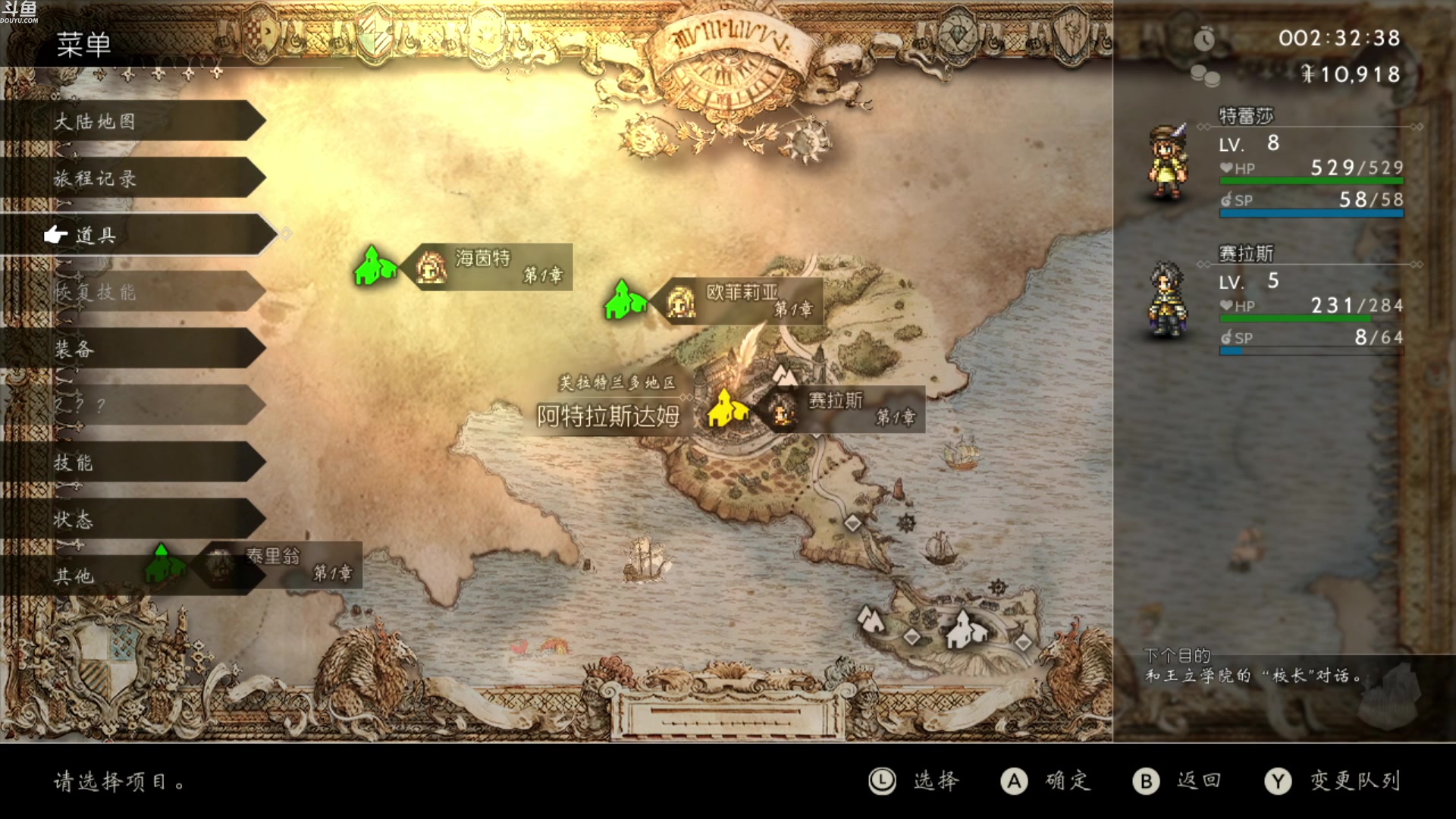Open the 技能 skills menu
The width and height of the screenshot is (1456, 819).
click(133, 463)
